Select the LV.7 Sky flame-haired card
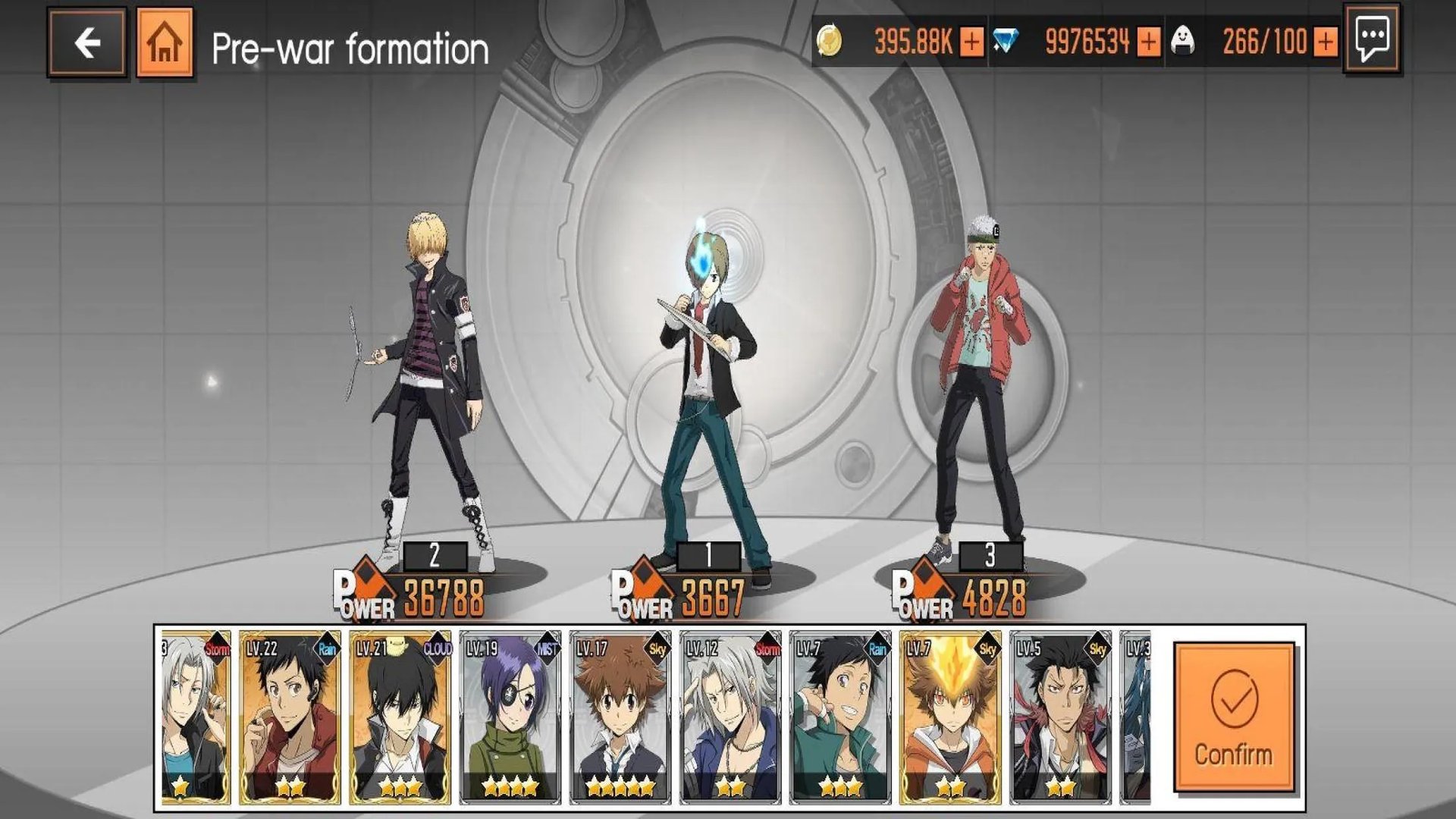Image resolution: width=1456 pixels, height=819 pixels. pos(949,717)
